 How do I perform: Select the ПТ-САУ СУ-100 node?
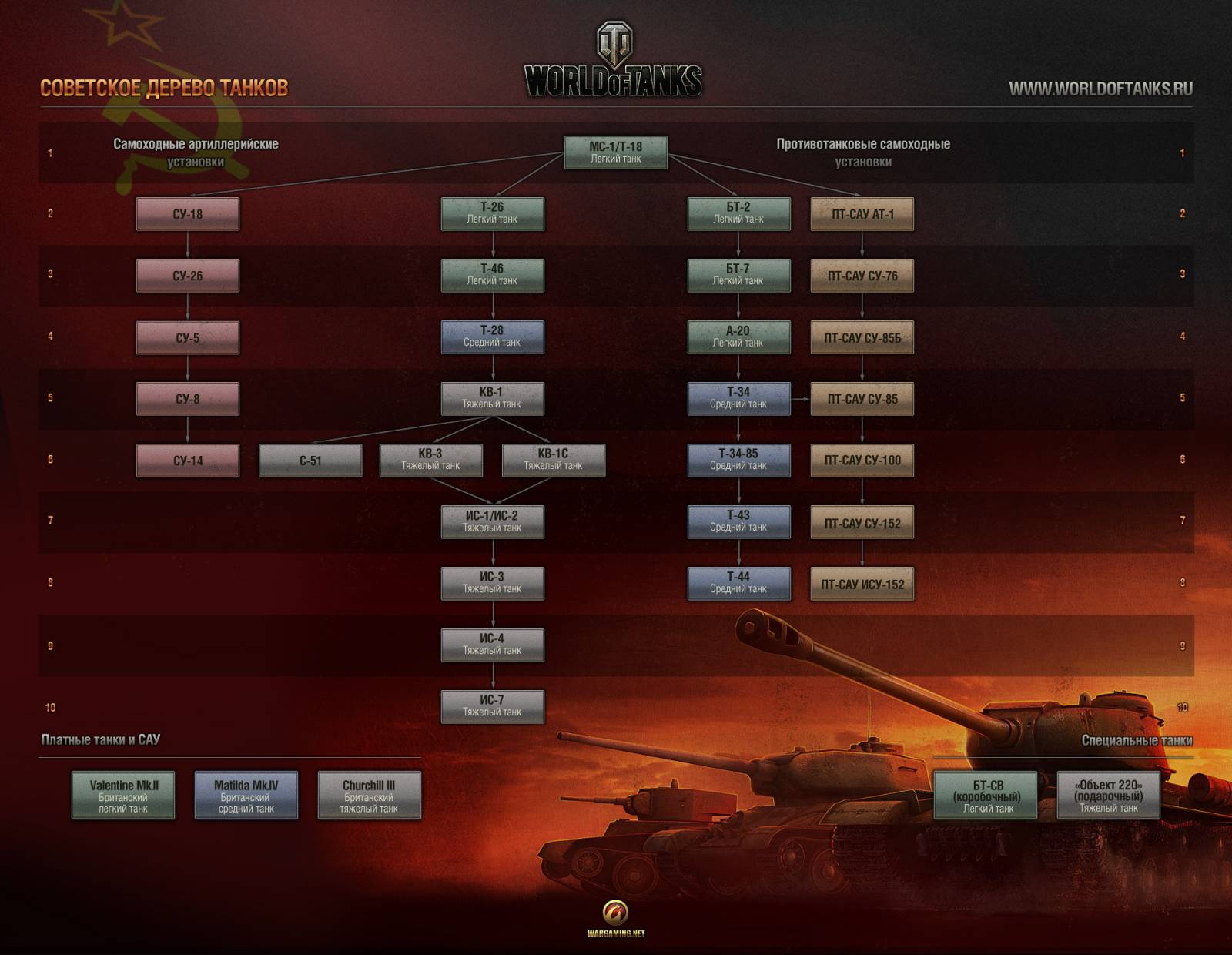point(862,461)
